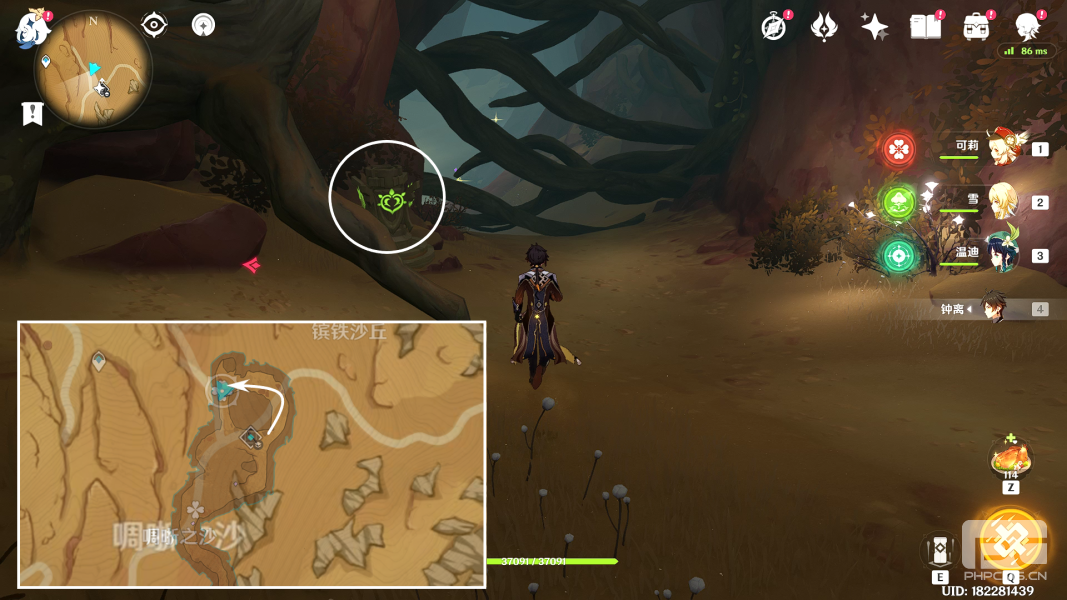
Task: Click the round star beacon icon beside the minimap
Action: pyautogui.click(x=204, y=25)
